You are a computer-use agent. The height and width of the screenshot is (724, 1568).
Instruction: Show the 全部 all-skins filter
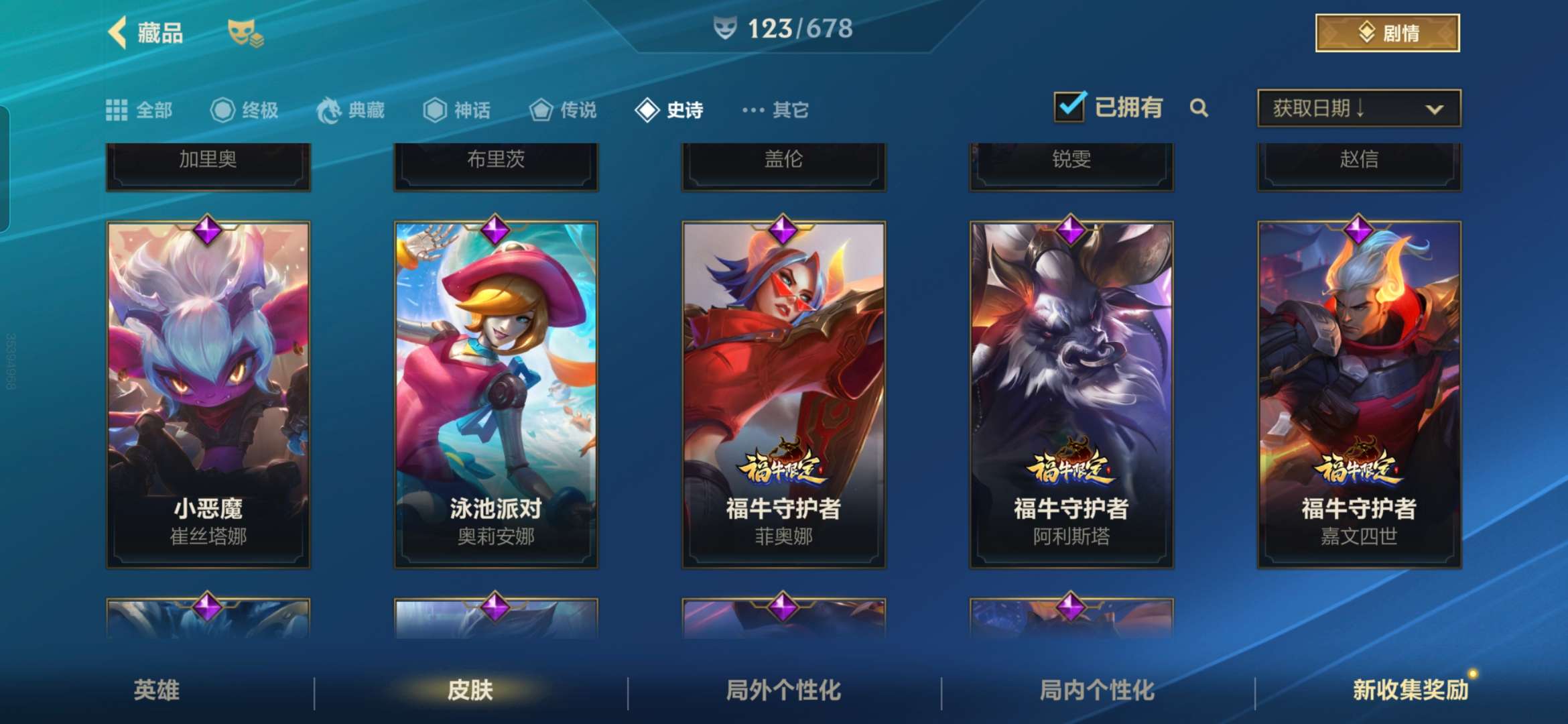click(139, 110)
